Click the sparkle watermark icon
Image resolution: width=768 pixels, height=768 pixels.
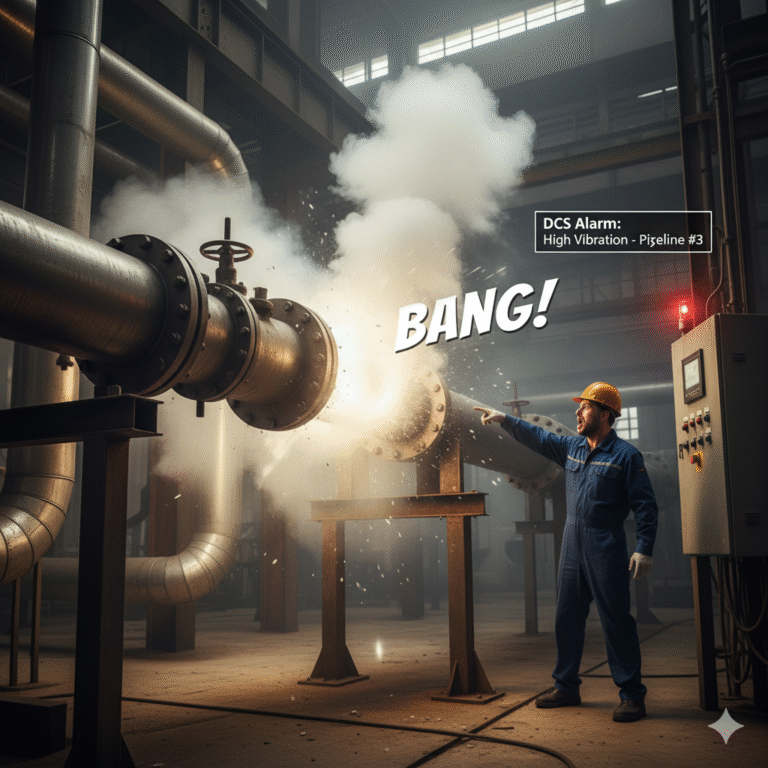[725, 727]
